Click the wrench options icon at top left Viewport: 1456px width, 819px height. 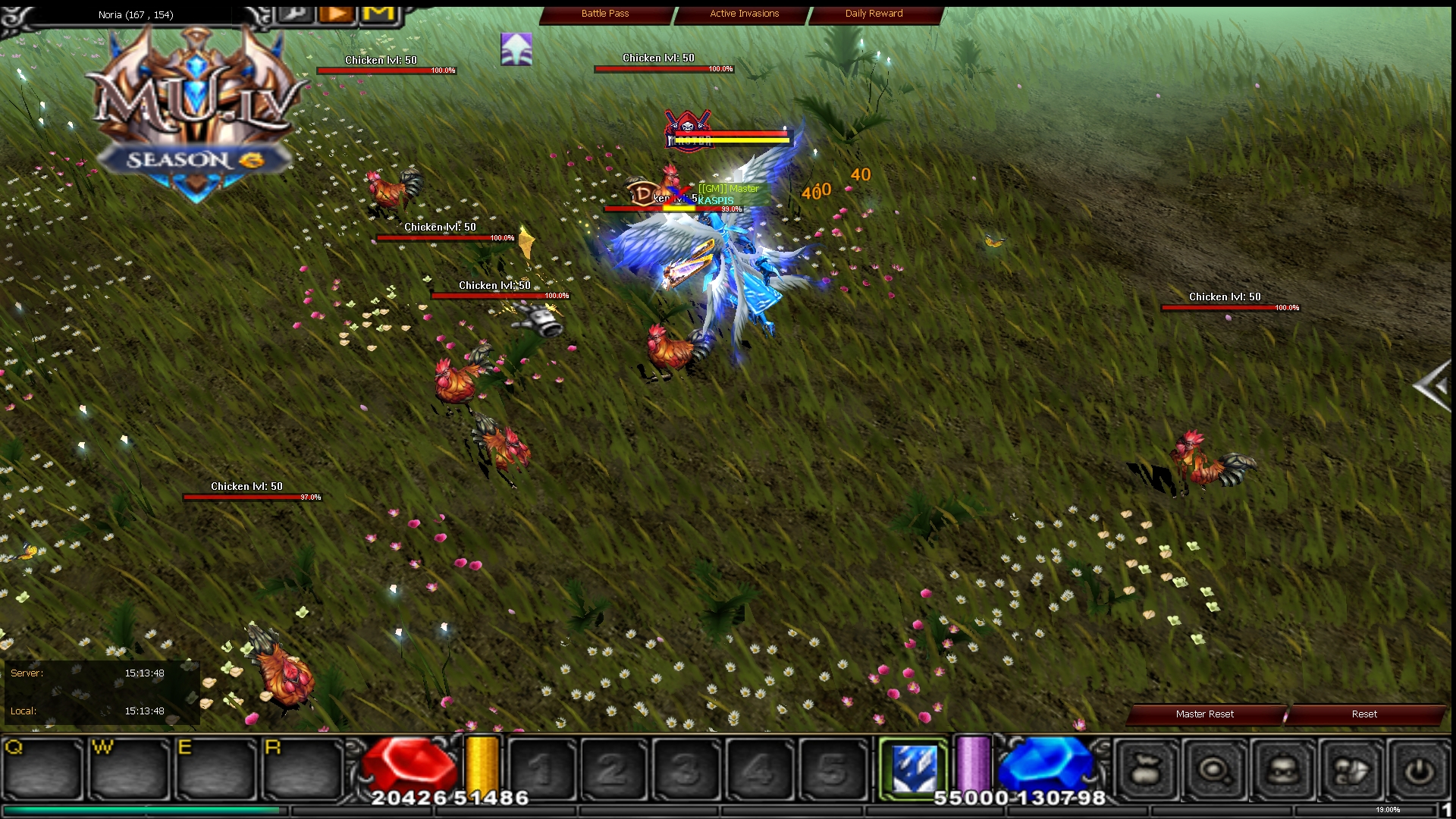point(295,13)
